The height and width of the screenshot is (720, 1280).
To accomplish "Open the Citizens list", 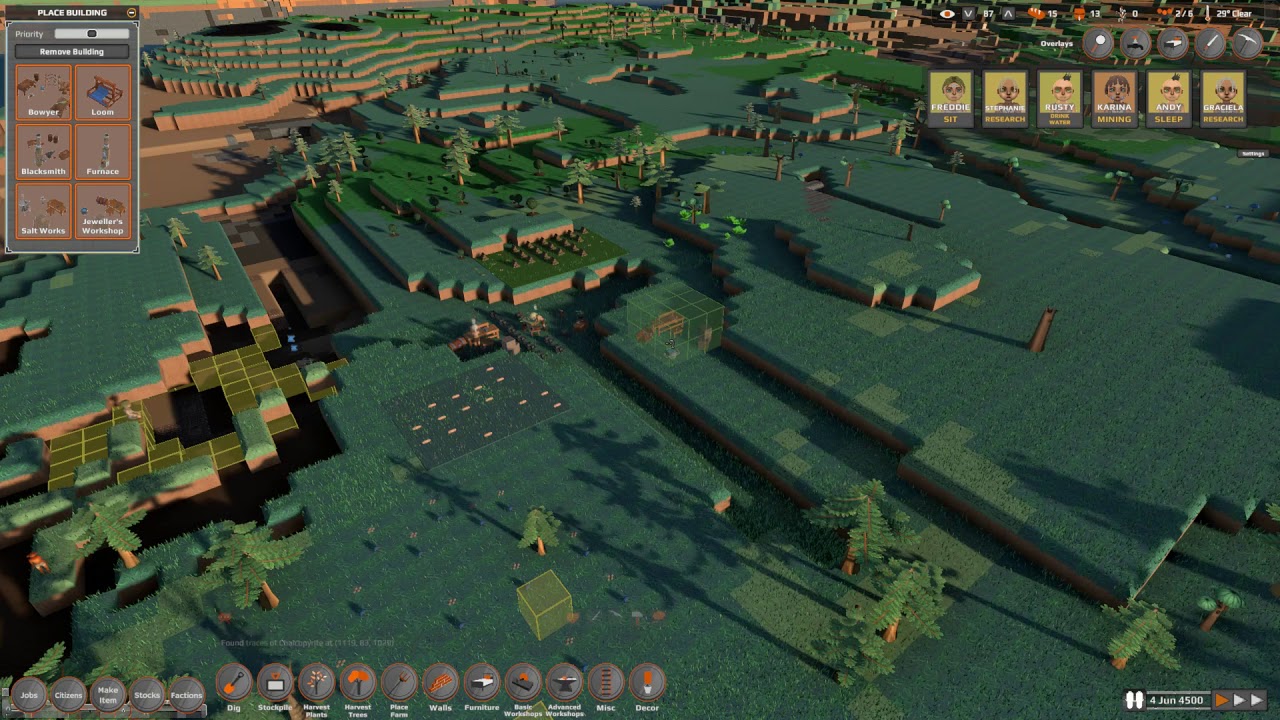I will 68,694.
